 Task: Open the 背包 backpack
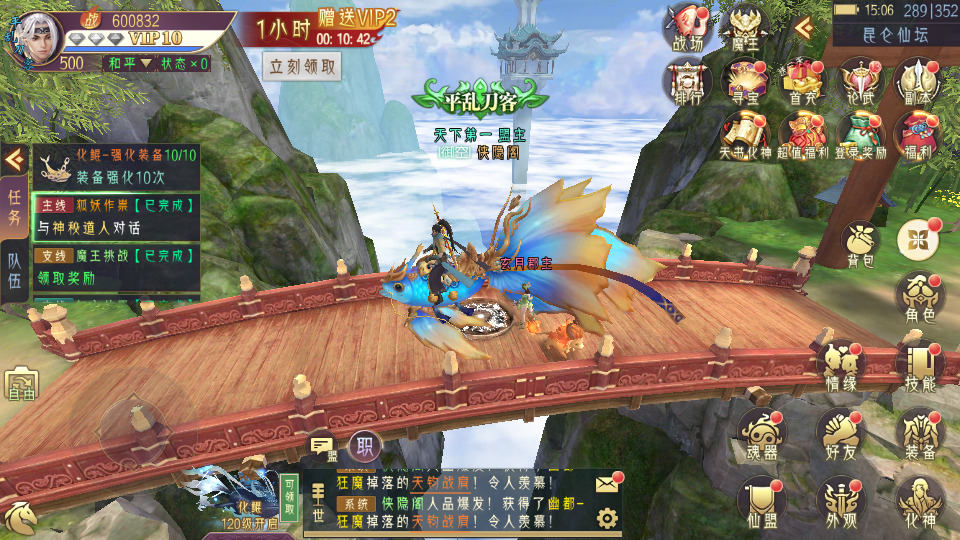coord(860,245)
